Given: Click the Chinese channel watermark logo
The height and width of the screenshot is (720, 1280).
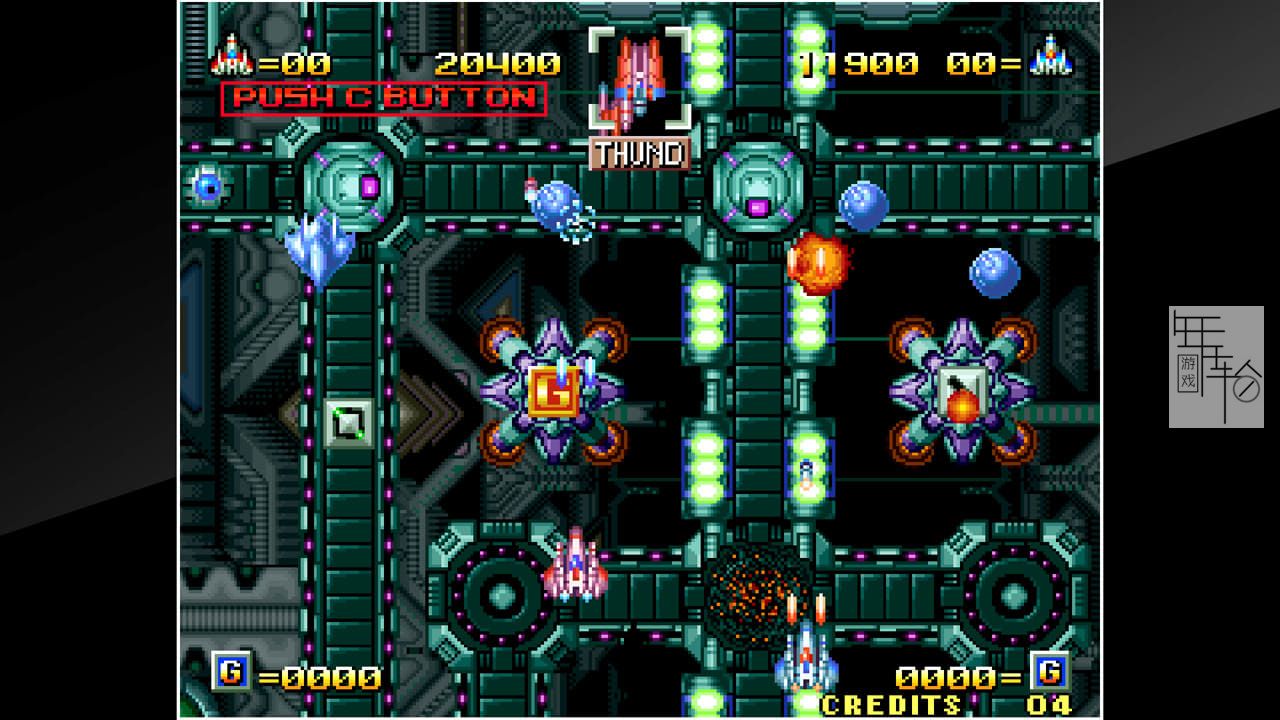Looking at the screenshot, I should [1216, 367].
